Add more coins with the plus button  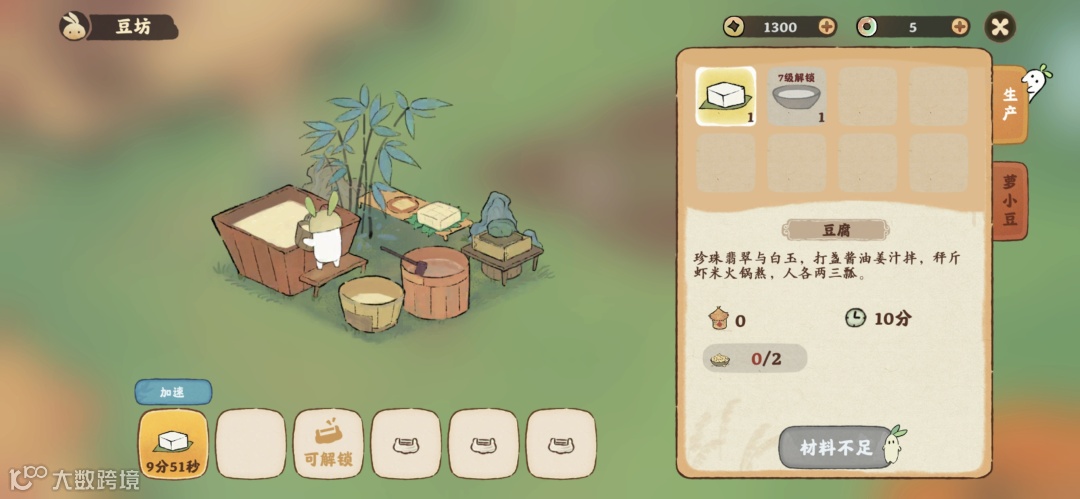pos(827,27)
